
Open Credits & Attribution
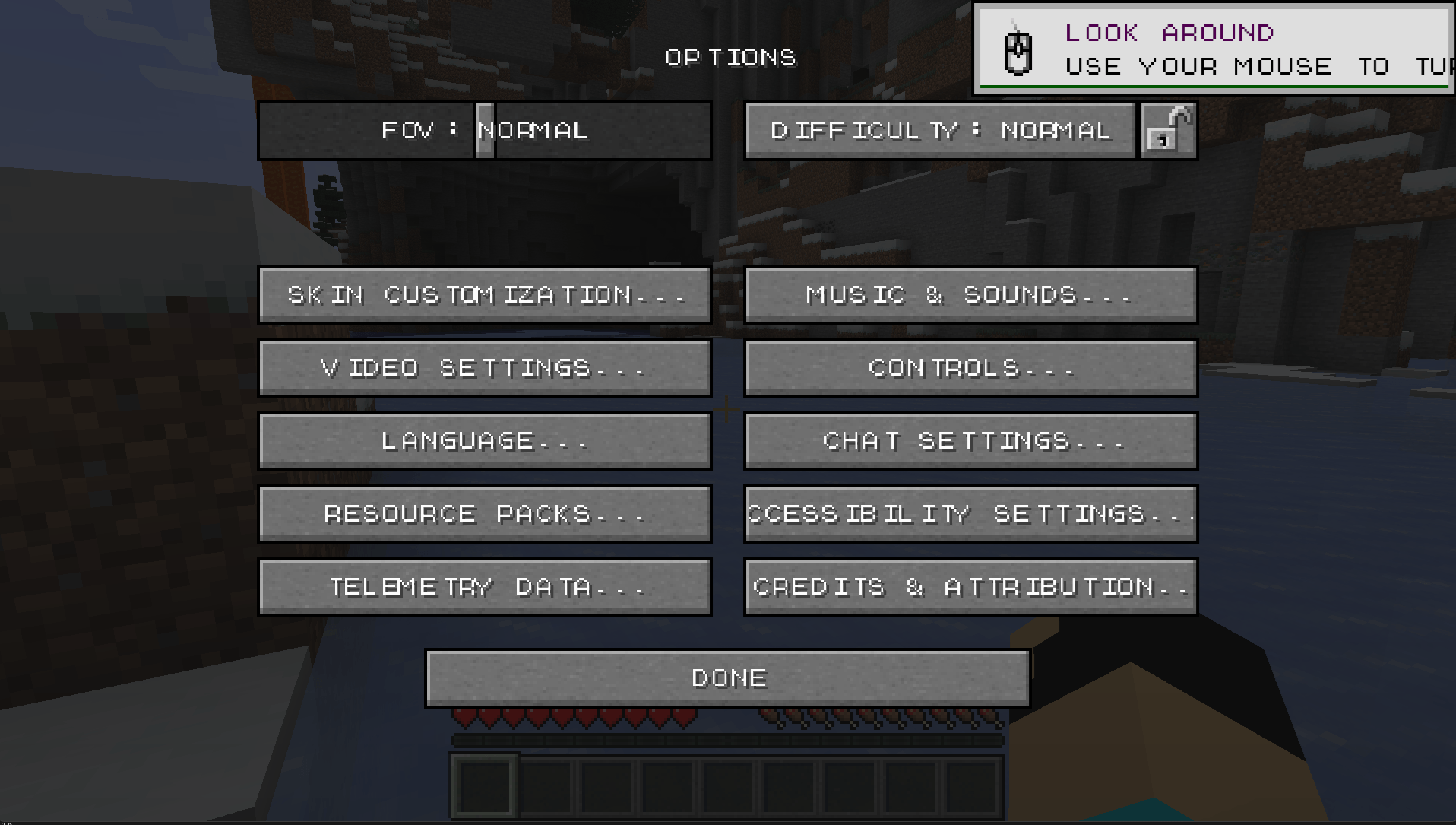click(x=970, y=586)
